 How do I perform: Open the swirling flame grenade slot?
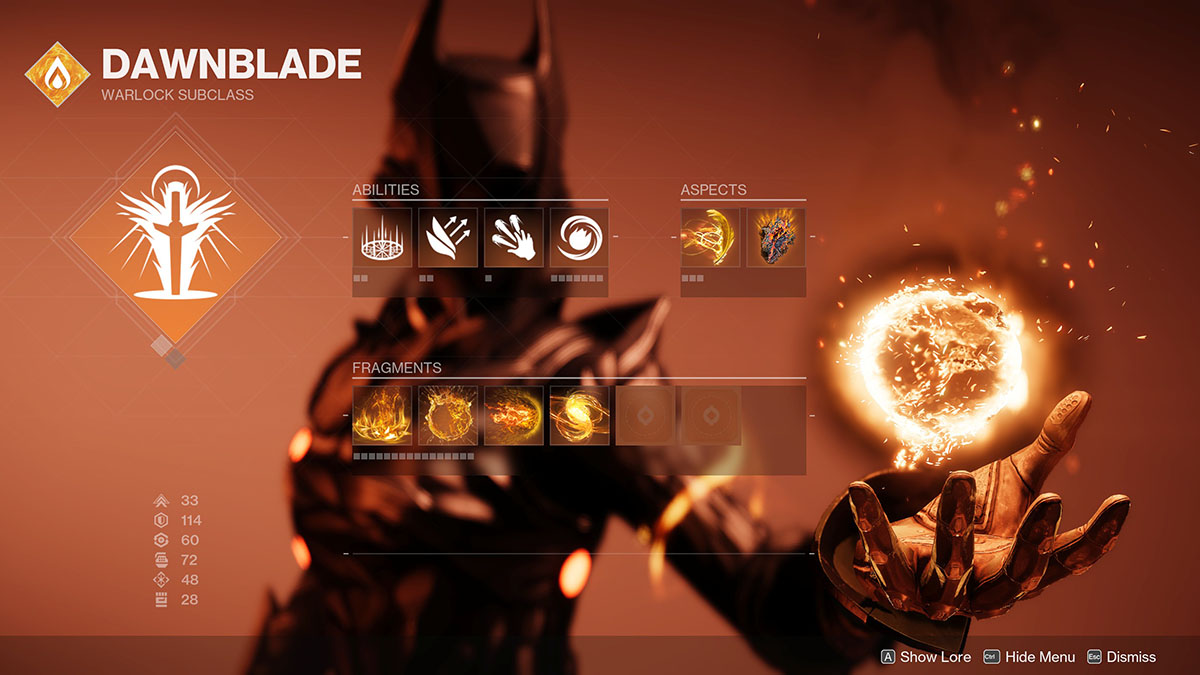point(579,237)
